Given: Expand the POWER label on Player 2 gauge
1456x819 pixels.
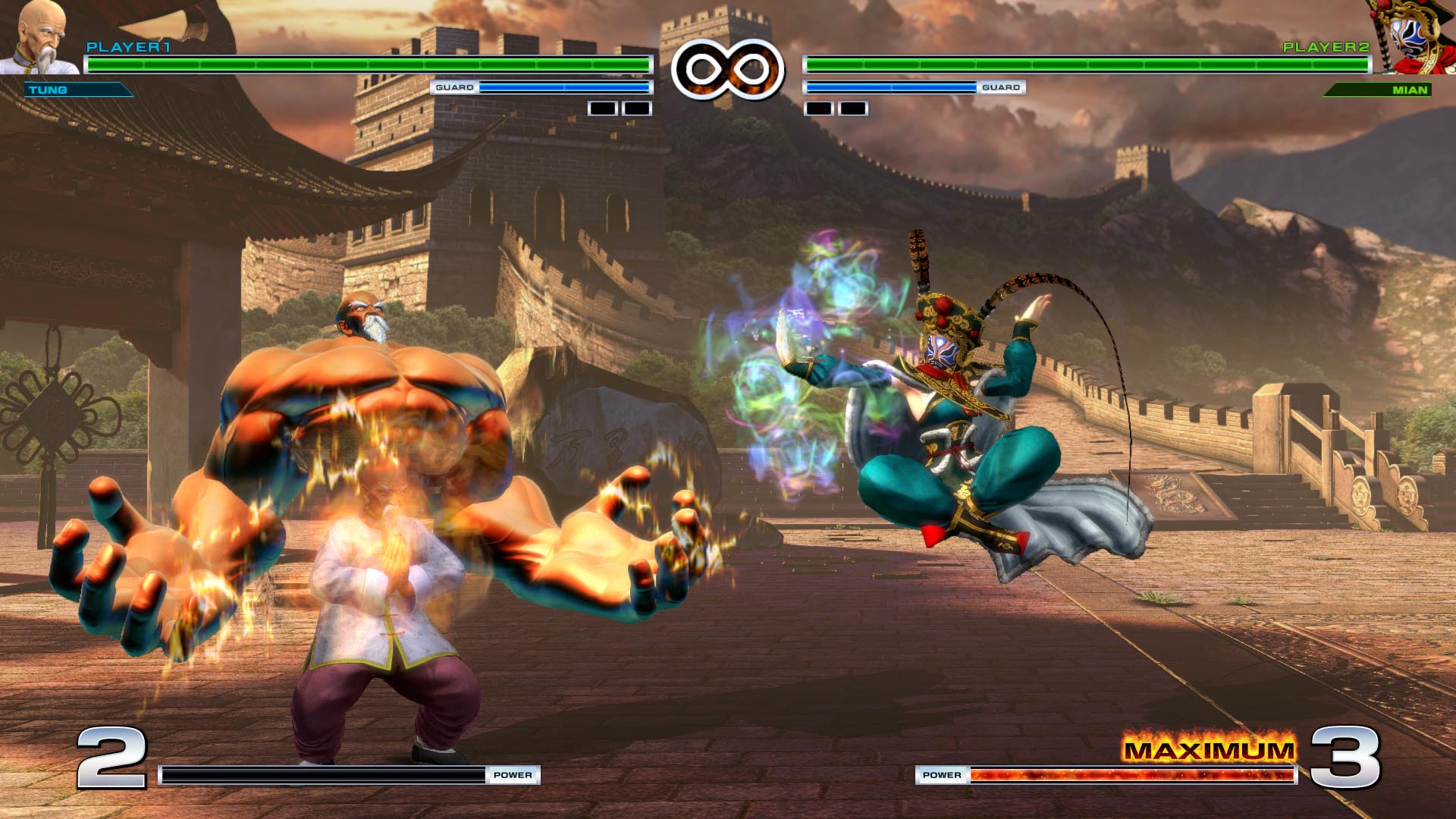Looking at the screenshot, I should 943,775.
